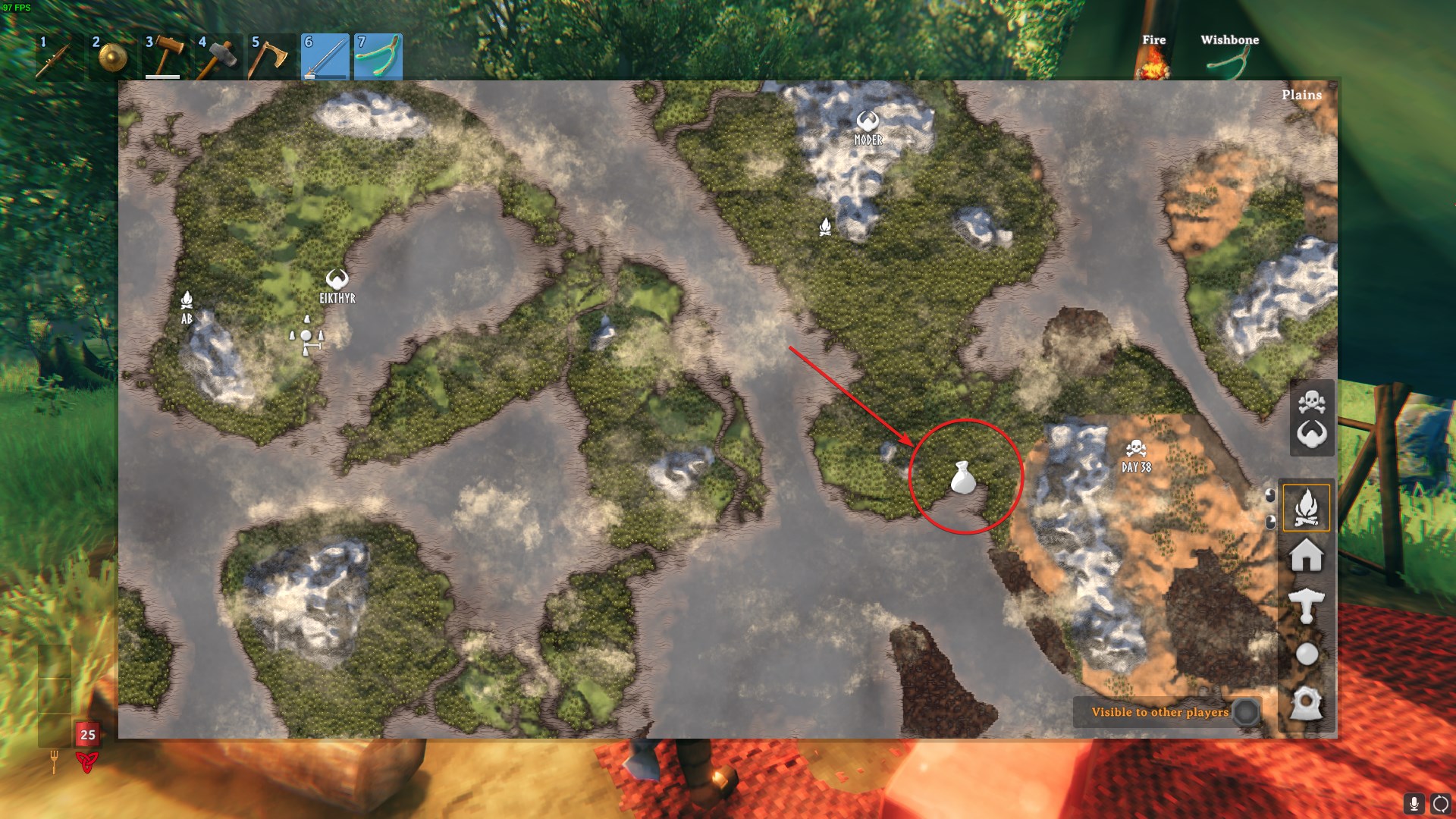This screenshot has height=819, width=1456.
Task: Click the circled sack map pin
Action: click(x=963, y=478)
